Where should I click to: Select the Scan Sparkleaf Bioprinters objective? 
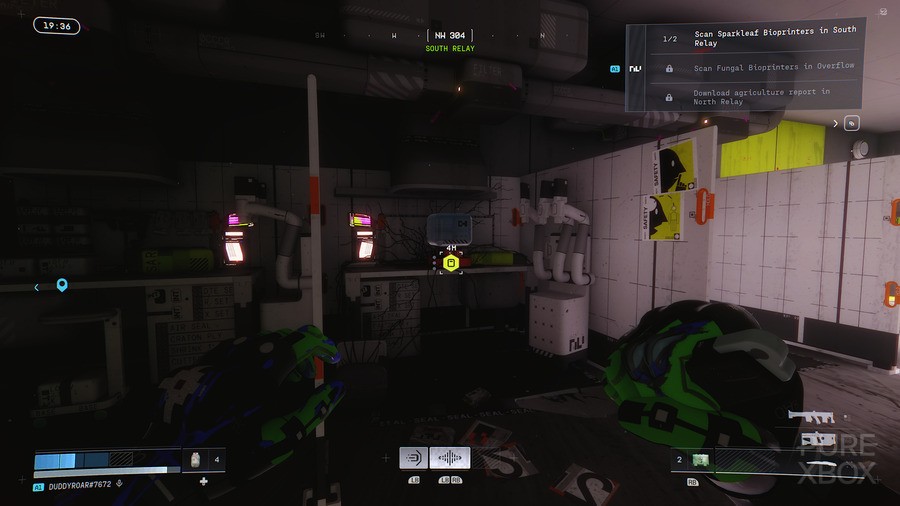tap(774, 37)
